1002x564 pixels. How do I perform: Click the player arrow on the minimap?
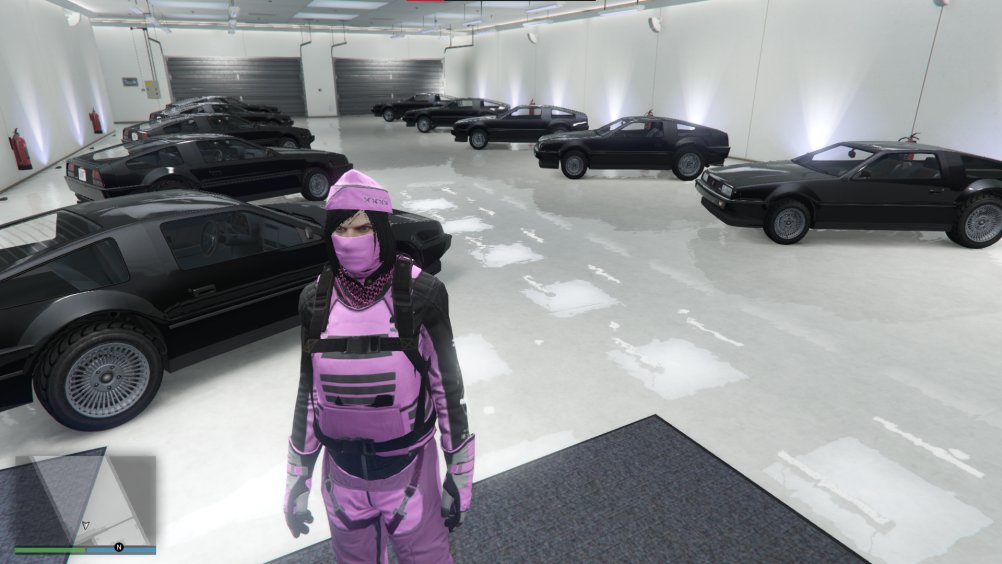click(85, 524)
